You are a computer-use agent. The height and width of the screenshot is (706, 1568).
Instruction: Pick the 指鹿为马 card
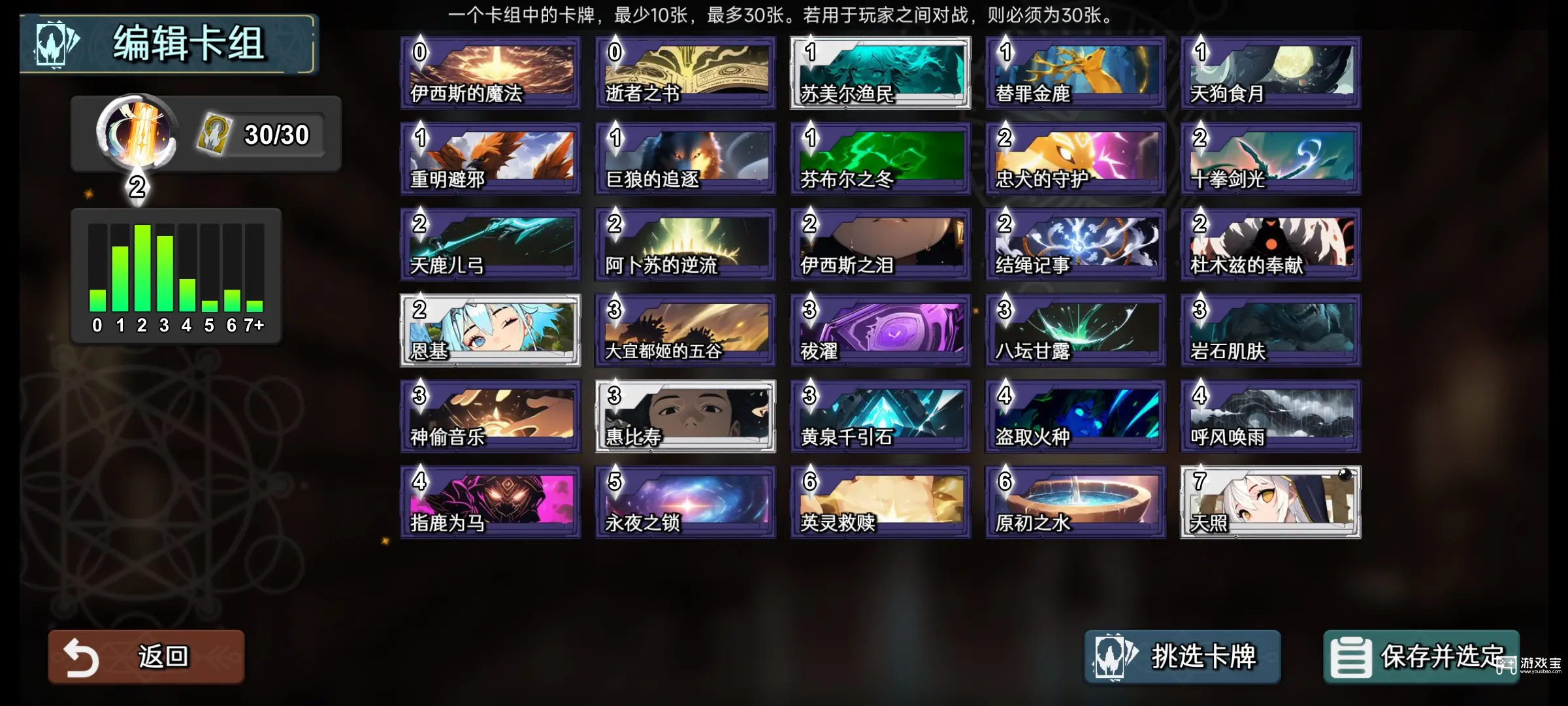click(x=490, y=502)
